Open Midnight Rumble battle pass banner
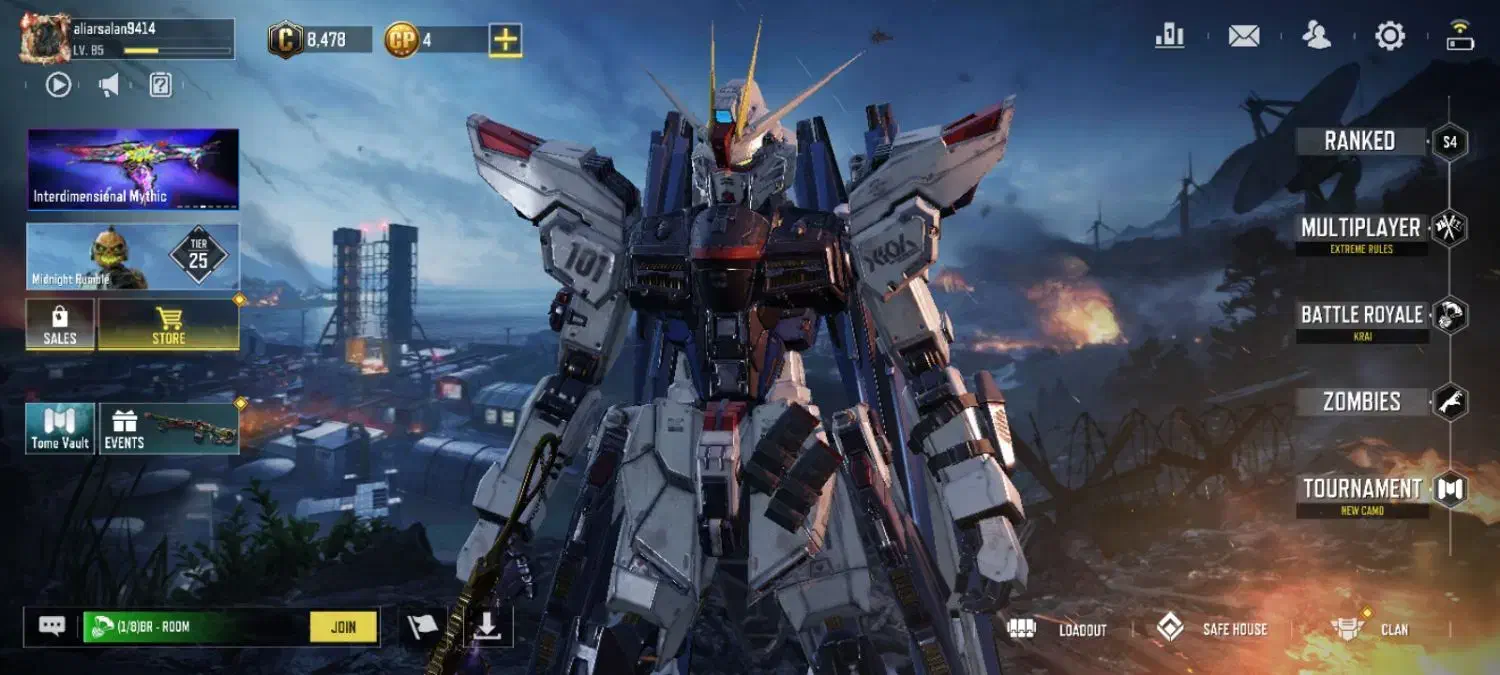Screen dimensions: 1500x675 132,256
